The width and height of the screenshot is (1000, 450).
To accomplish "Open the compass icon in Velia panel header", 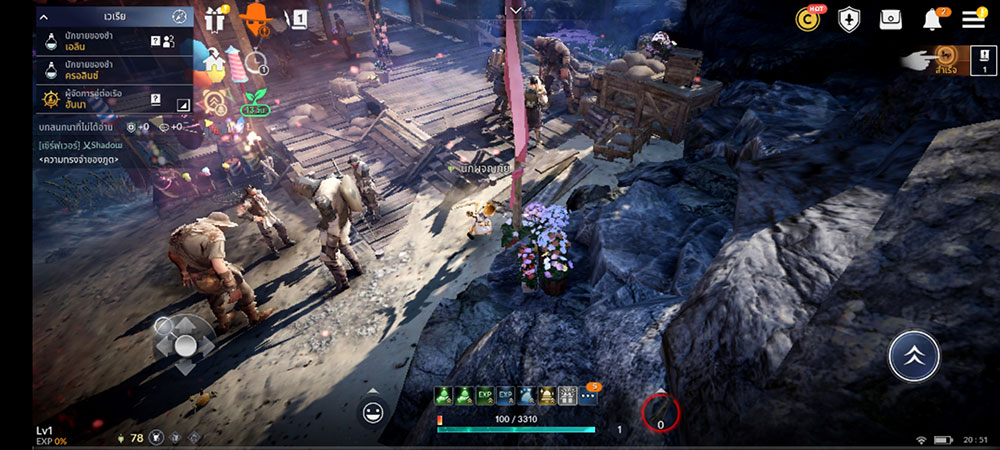I will [x=179, y=16].
